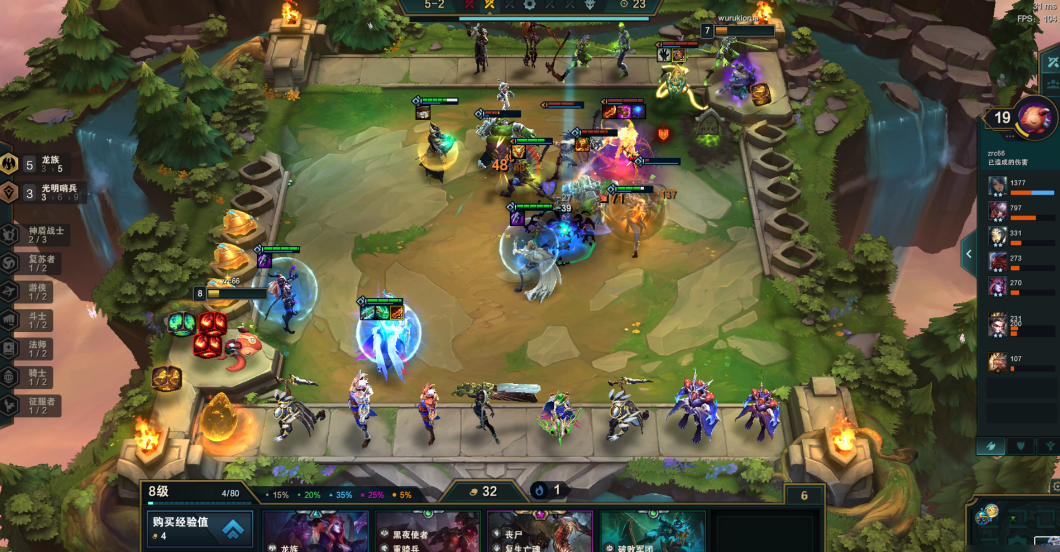Switch to the shield tab in damage panel
The image size is (1060, 552).
(x=1020, y=446)
